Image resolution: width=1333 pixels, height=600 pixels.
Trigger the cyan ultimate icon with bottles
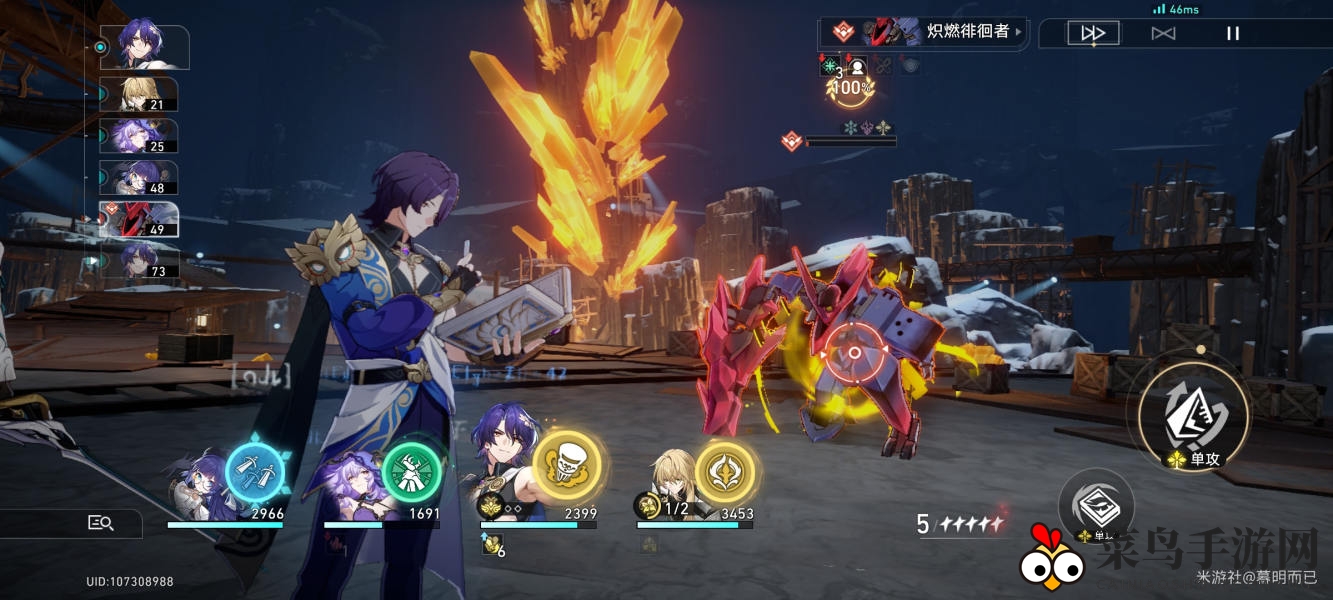[254, 470]
